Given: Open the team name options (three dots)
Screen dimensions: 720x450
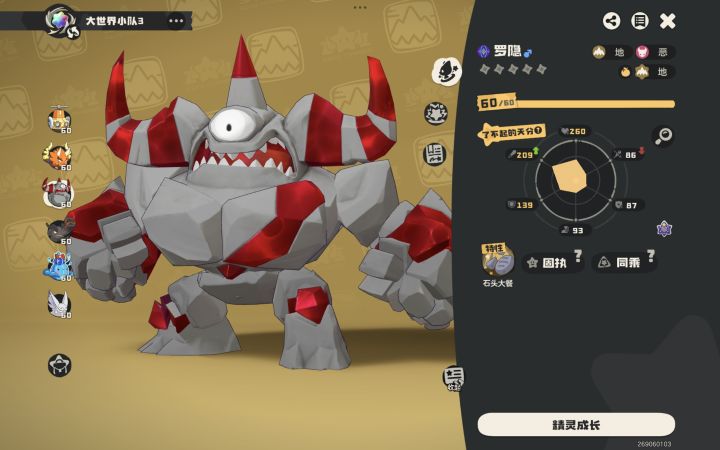Looking at the screenshot, I should click(177, 20).
